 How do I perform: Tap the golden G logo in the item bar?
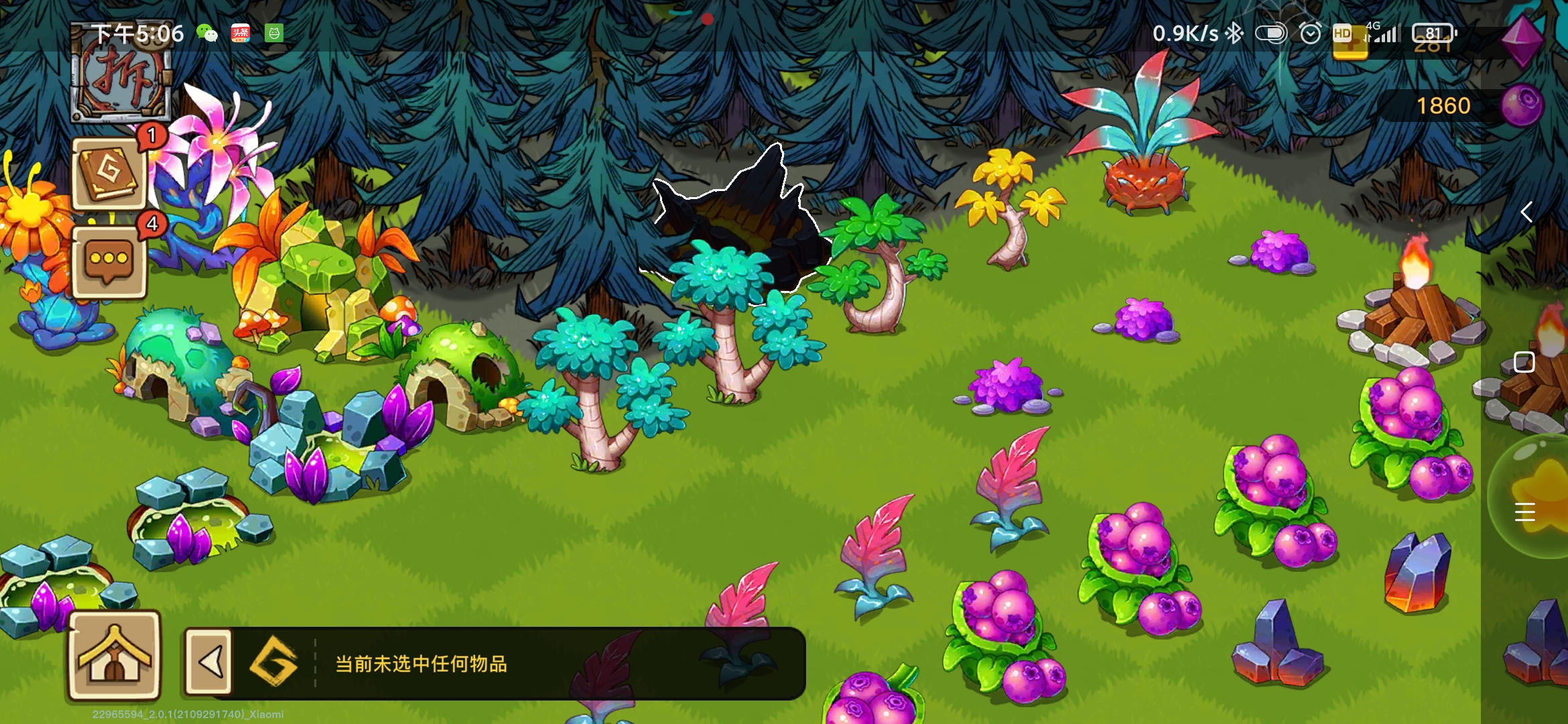(273, 662)
